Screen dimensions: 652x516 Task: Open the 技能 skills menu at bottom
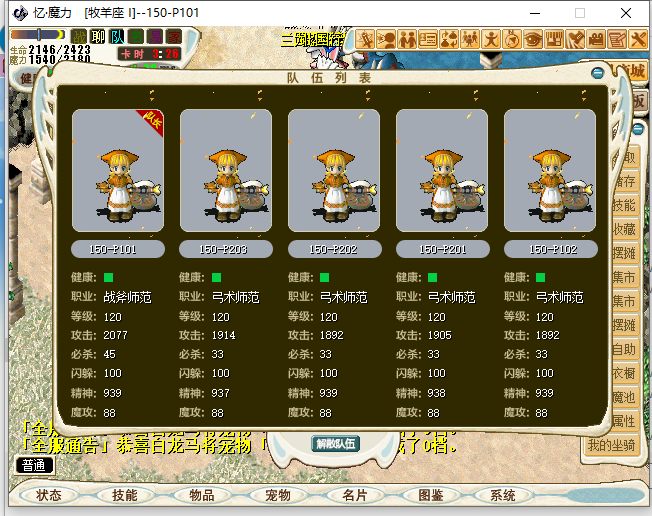coord(125,495)
